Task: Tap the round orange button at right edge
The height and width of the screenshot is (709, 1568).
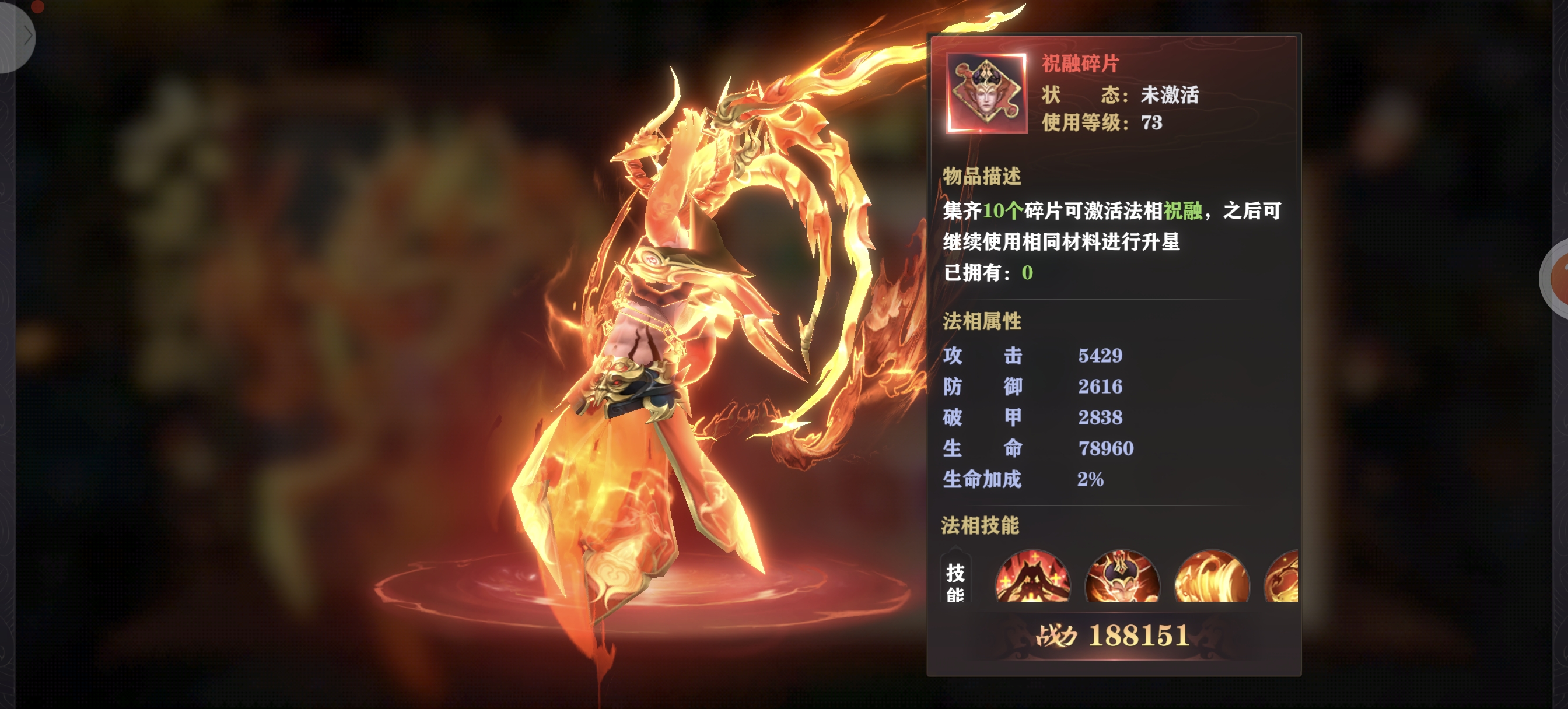Action: (1557, 278)
